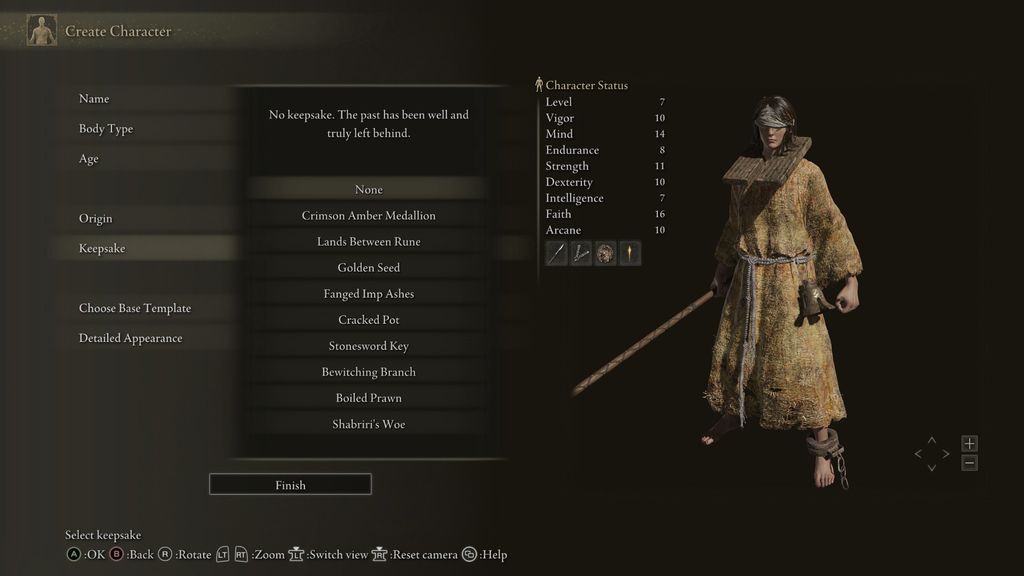Zoom in with the plus button

tap(969, 443)
